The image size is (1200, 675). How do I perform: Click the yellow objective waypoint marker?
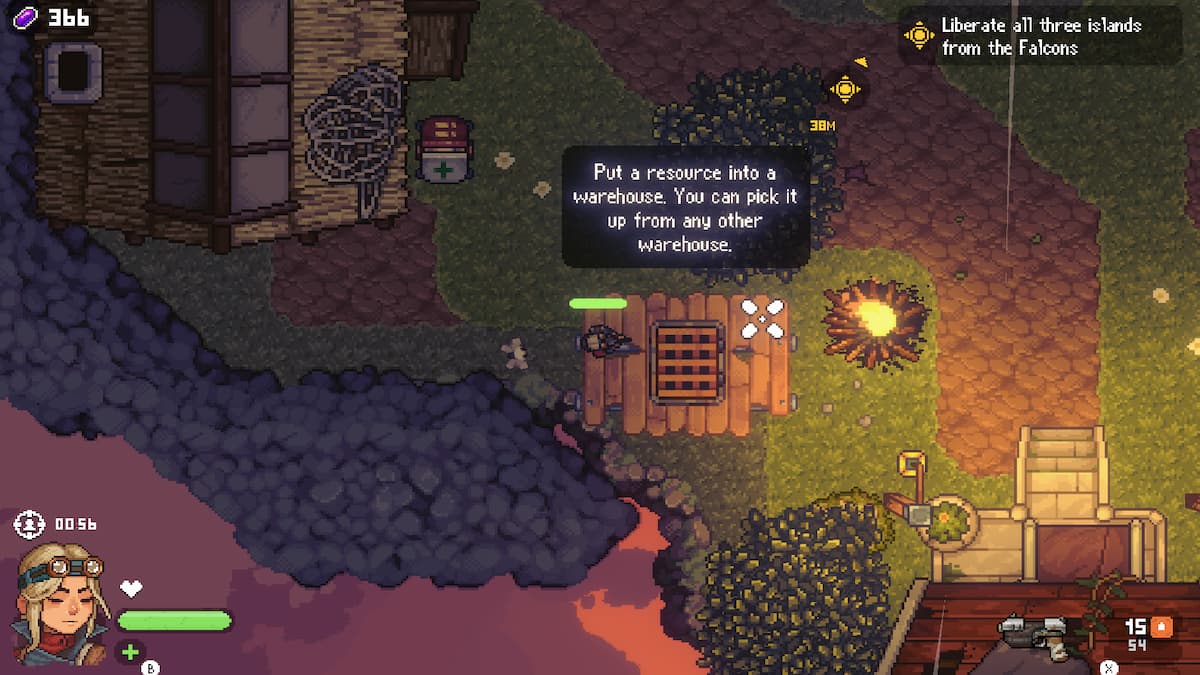pyautogui.click(x=845, y=89)
